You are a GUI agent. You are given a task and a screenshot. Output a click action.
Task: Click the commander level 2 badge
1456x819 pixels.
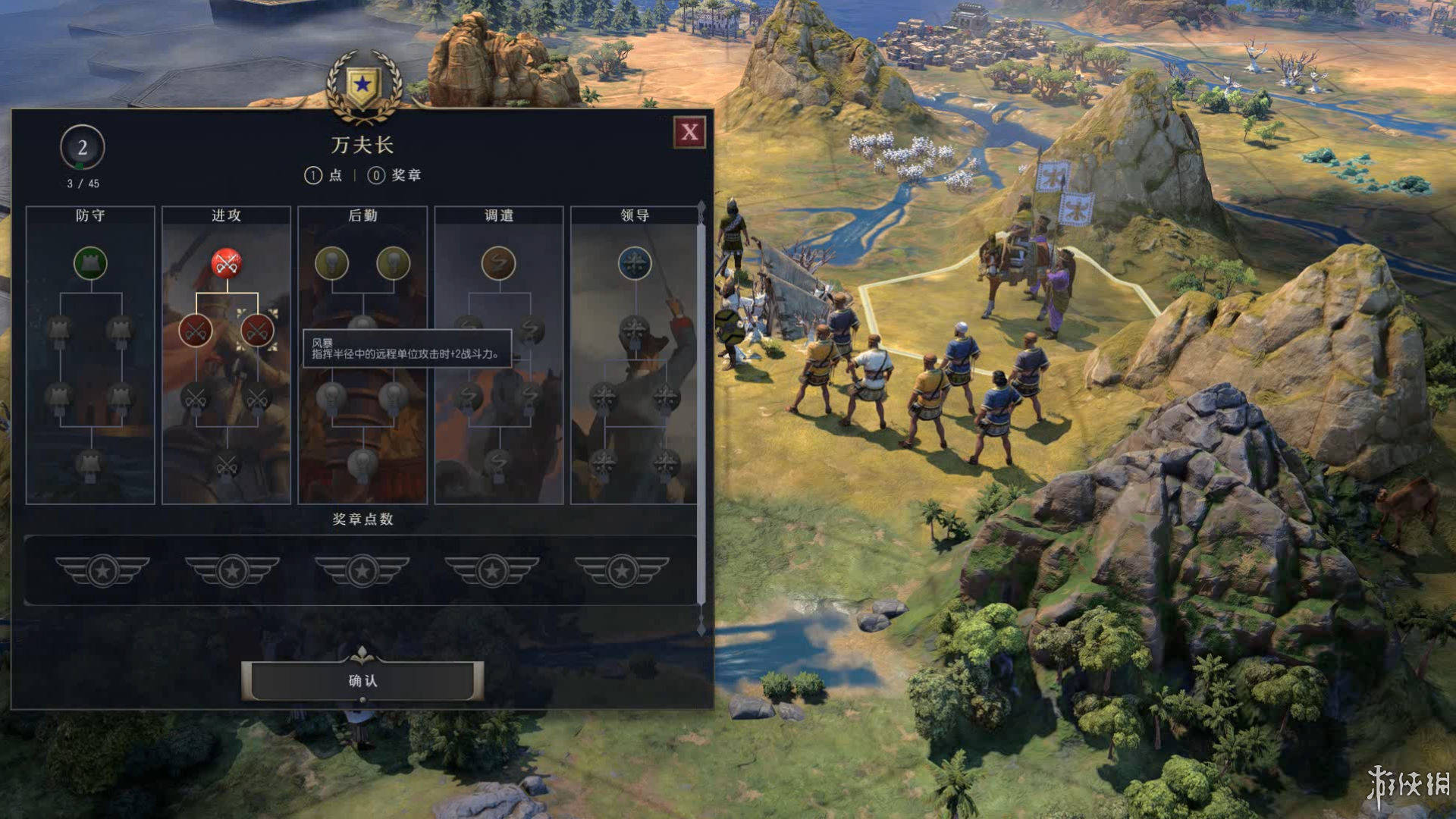point(82,147)
